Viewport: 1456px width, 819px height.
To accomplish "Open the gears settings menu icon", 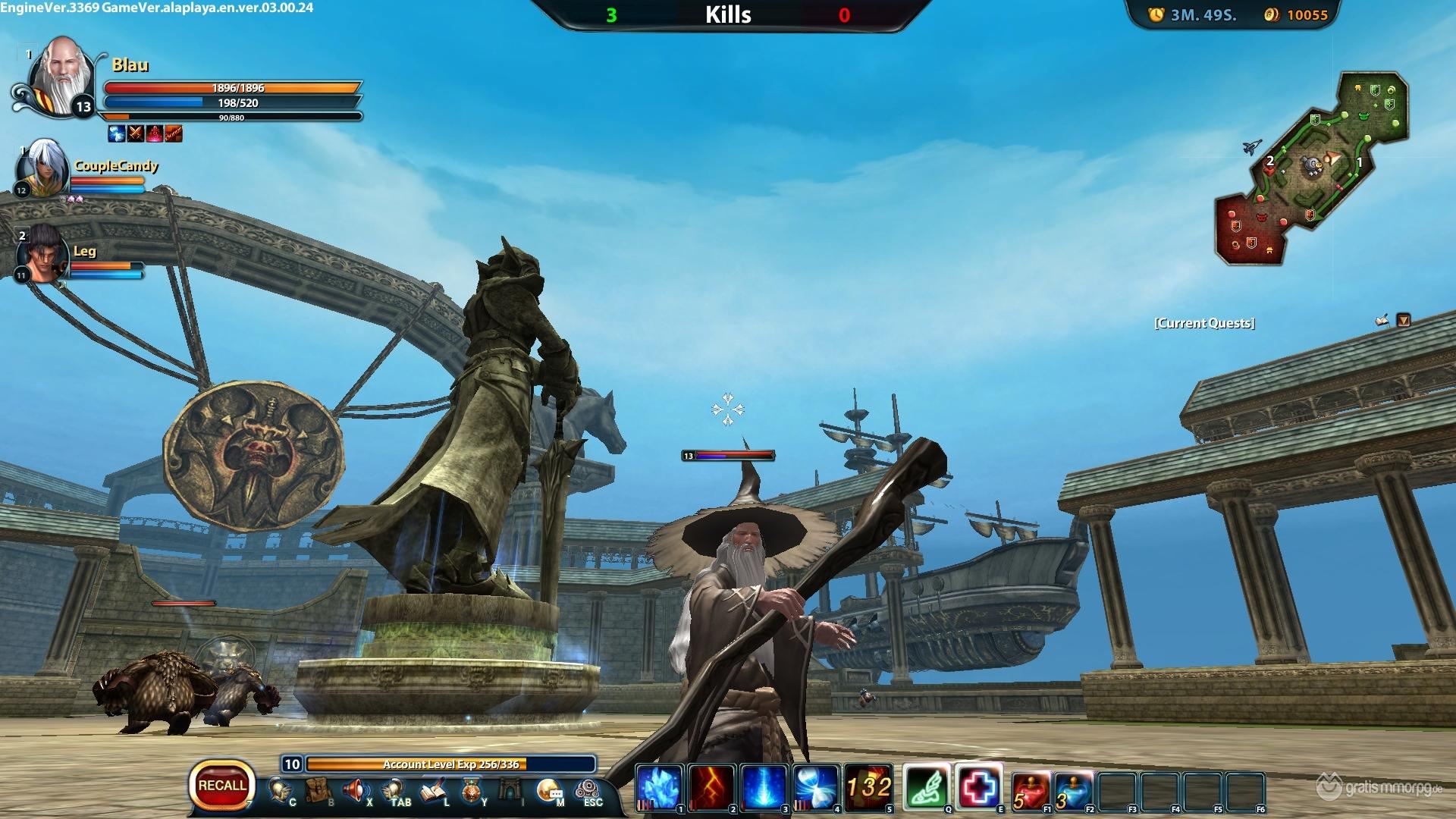I will [587, 791].
